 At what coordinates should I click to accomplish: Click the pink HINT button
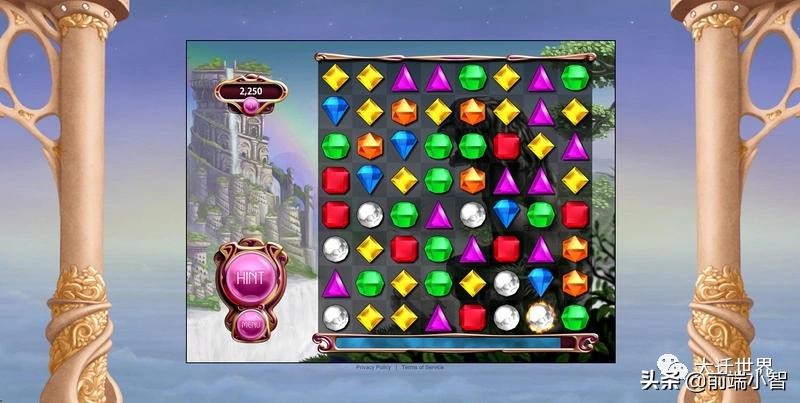tap(247, 276)
